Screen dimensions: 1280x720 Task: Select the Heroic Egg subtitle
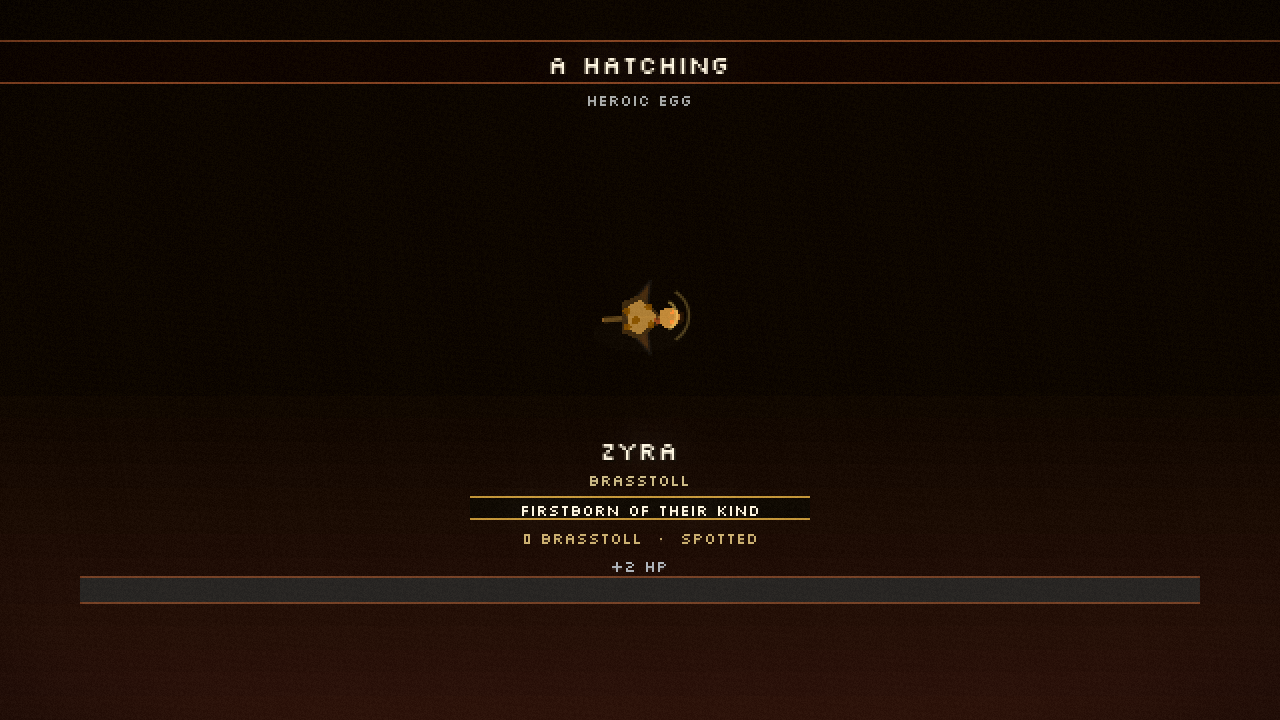pyautogui.click(x=640, y=101)
